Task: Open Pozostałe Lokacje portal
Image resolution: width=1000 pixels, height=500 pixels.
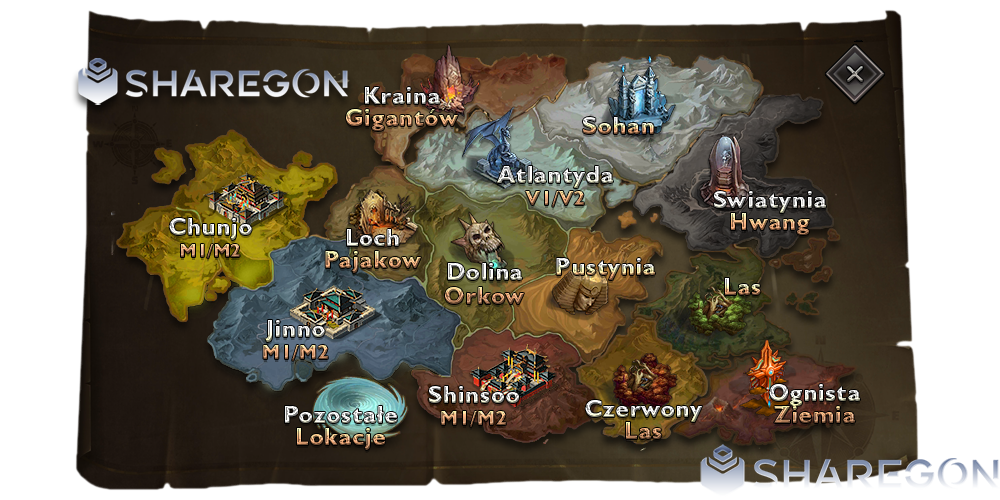Action: click(x=347, y=405)
